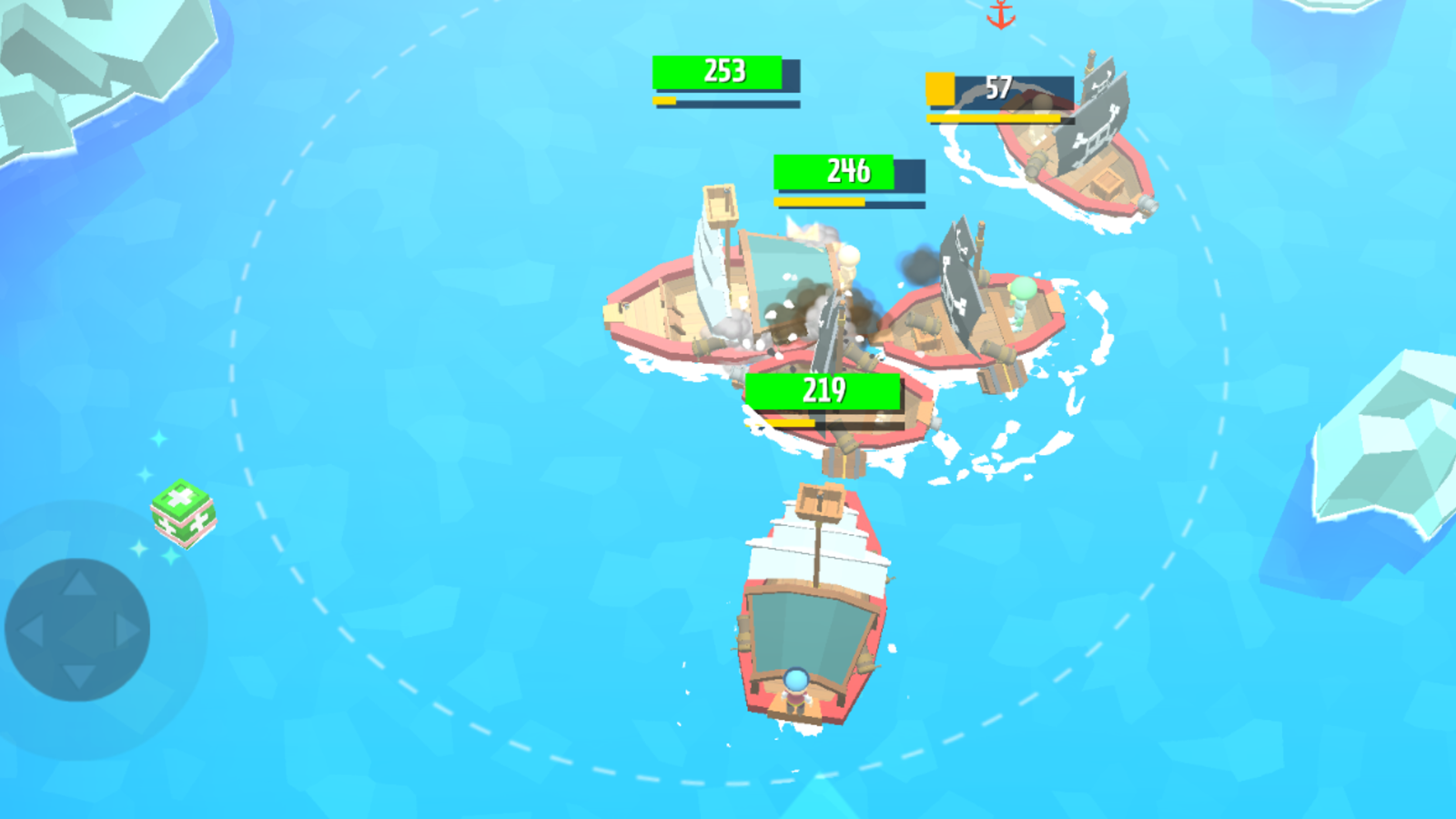This screenshot has width=1456, height=819.
Task: Tap the center of the joystick pad
Action: click(80, 628)
